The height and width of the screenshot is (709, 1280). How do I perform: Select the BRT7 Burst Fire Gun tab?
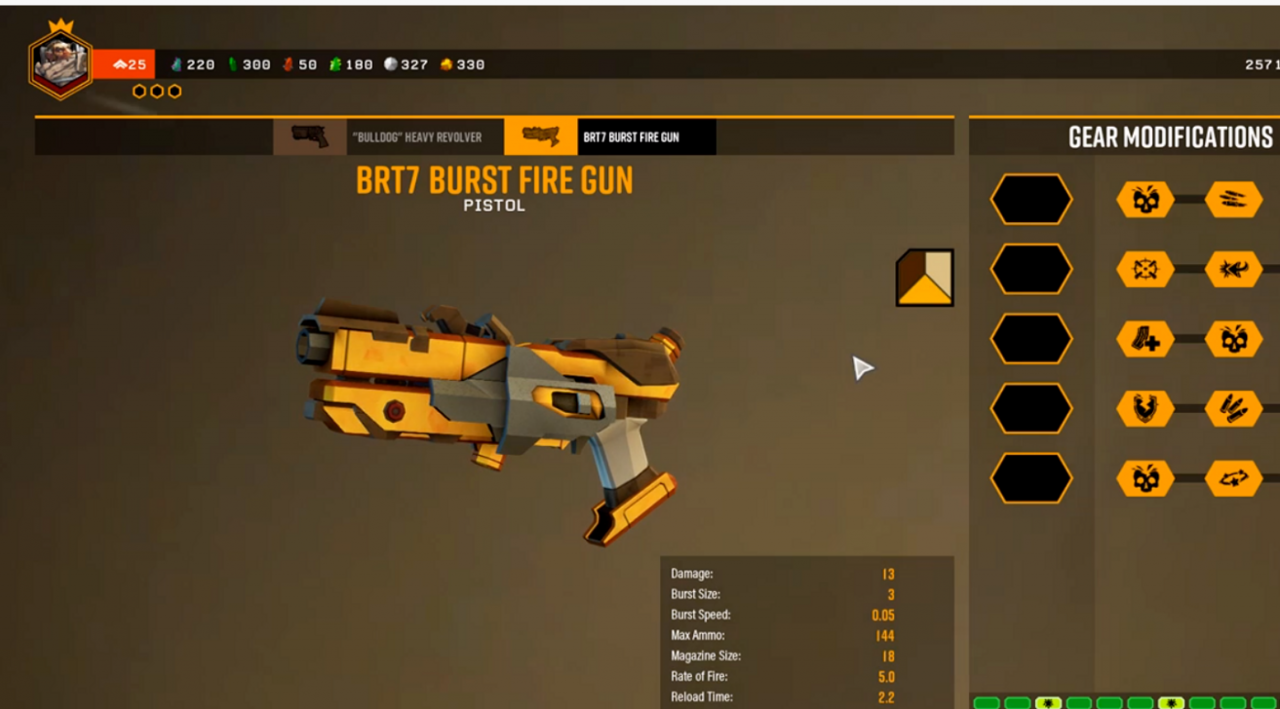(610, 137)
